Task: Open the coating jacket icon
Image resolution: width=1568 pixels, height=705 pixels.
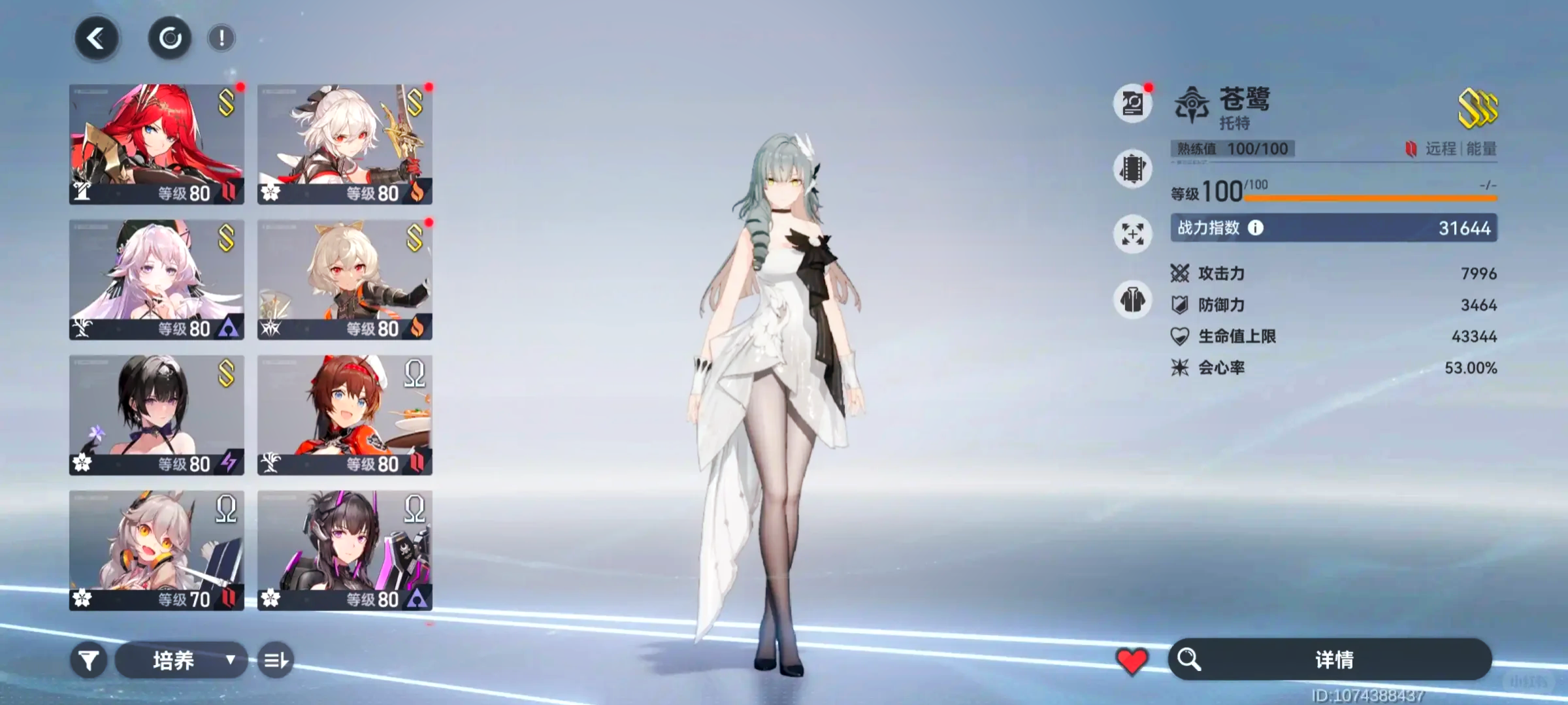Action: point(1133,301)
